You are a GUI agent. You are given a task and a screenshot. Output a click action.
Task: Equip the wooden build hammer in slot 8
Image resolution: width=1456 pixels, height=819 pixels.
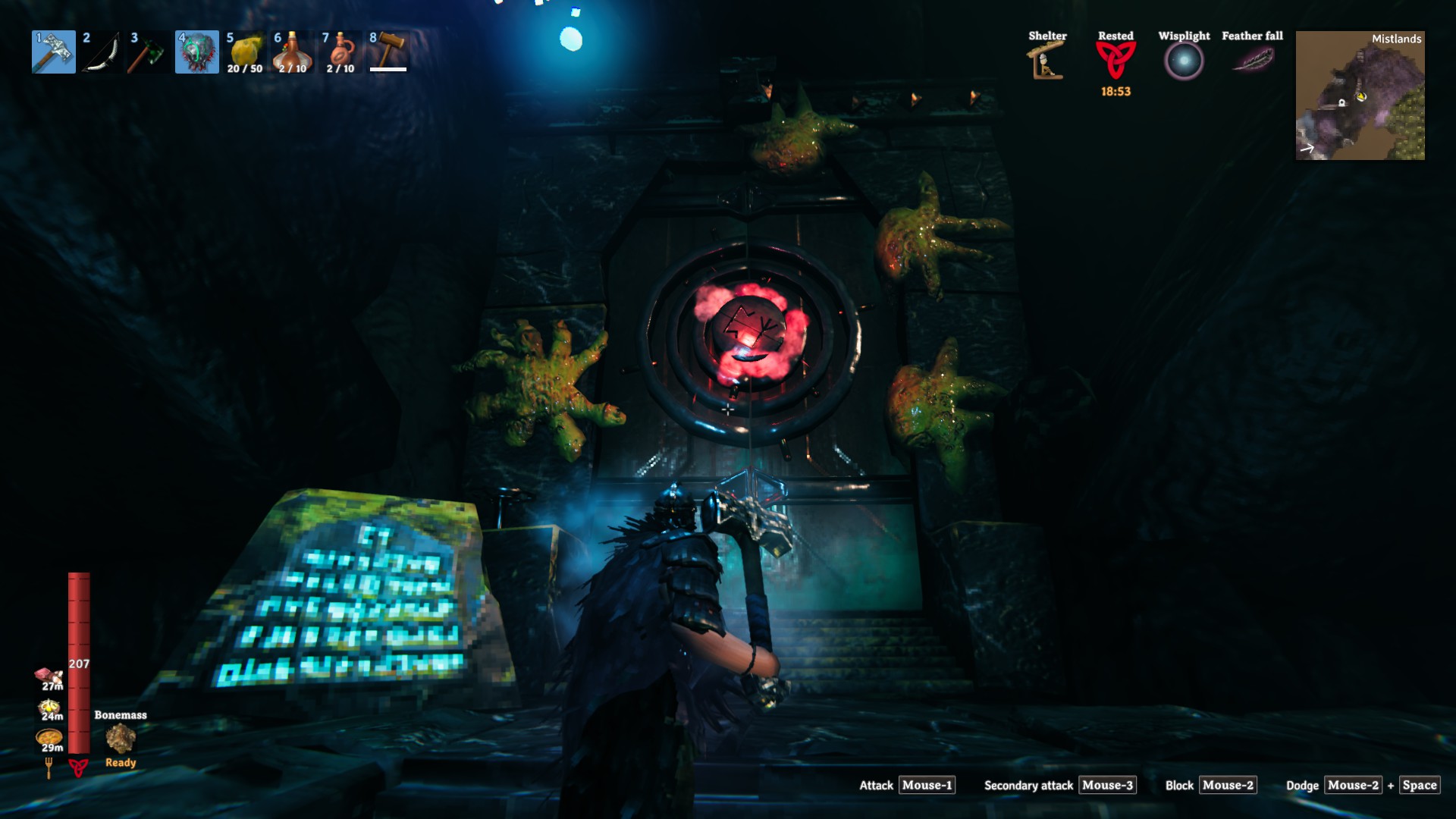389,52
